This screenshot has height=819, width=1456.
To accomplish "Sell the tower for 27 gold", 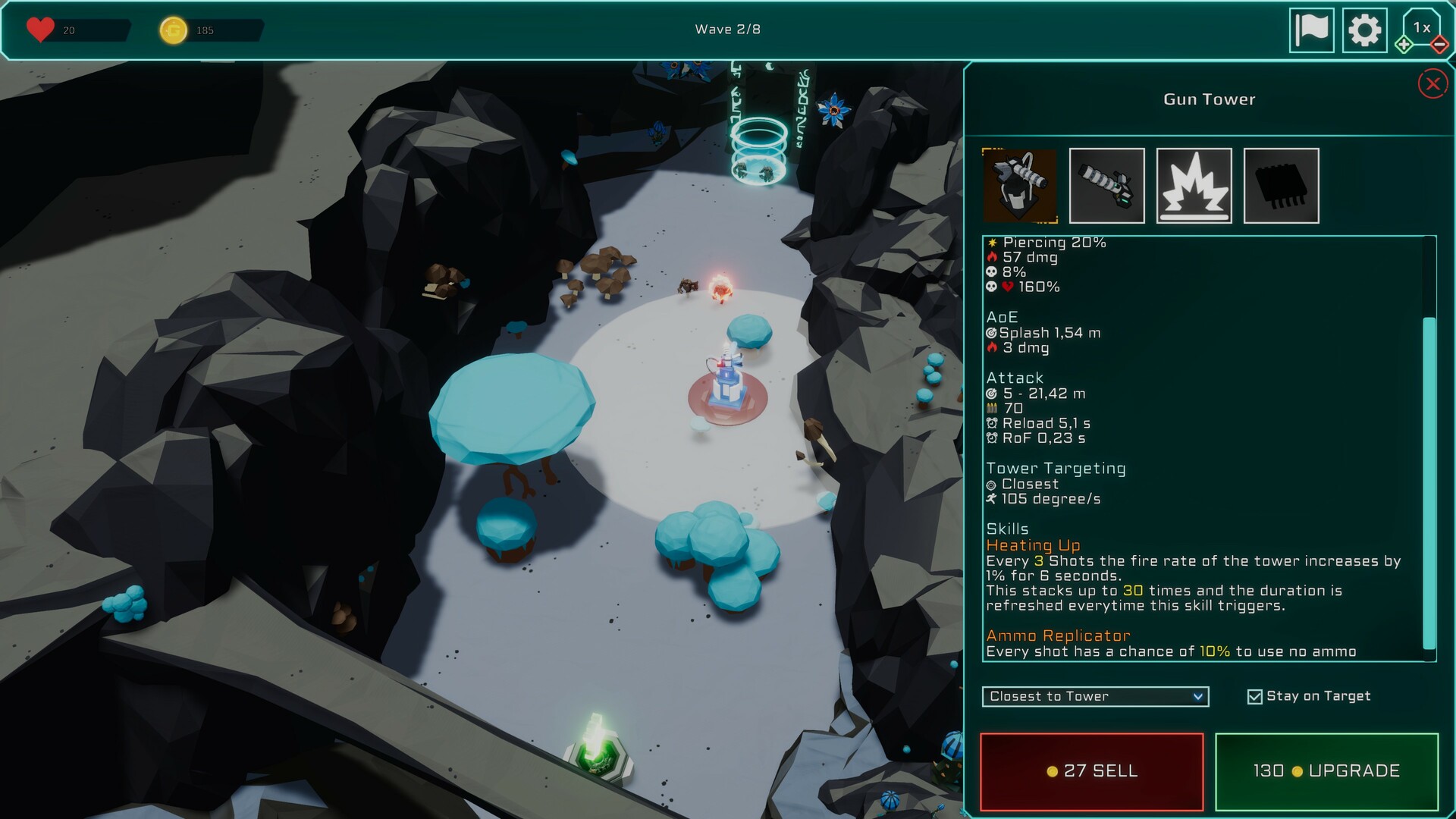I will click(1091, 771).
